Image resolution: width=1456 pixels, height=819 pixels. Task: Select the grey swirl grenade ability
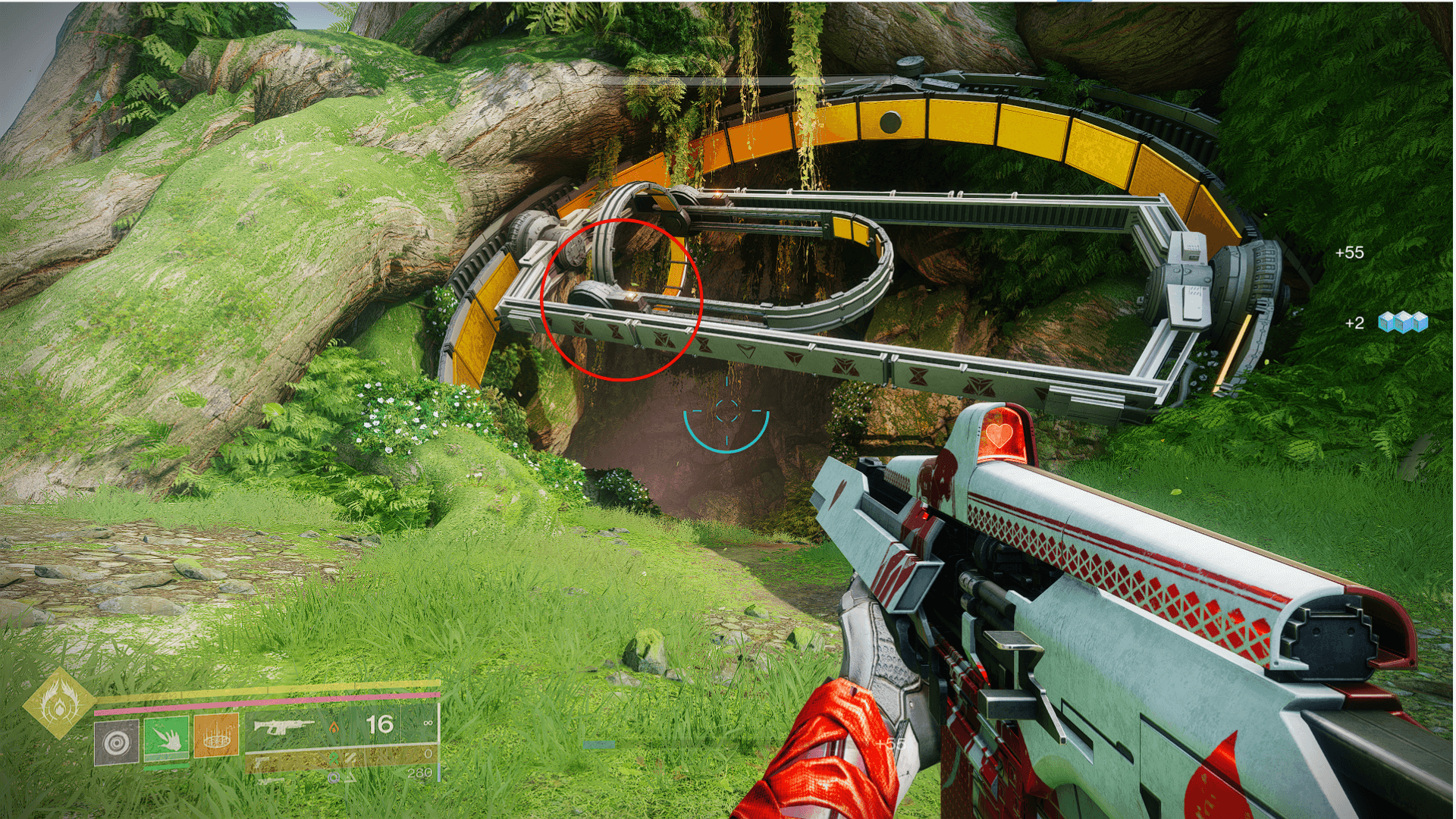[x=116, y=742]
